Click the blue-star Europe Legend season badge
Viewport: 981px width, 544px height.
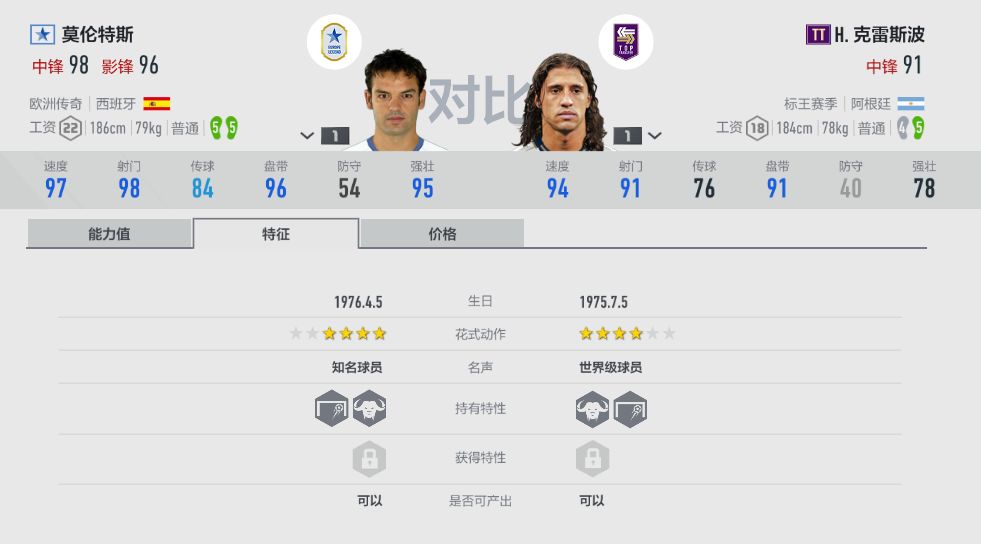pyautogui.click(x=333, y=42)
